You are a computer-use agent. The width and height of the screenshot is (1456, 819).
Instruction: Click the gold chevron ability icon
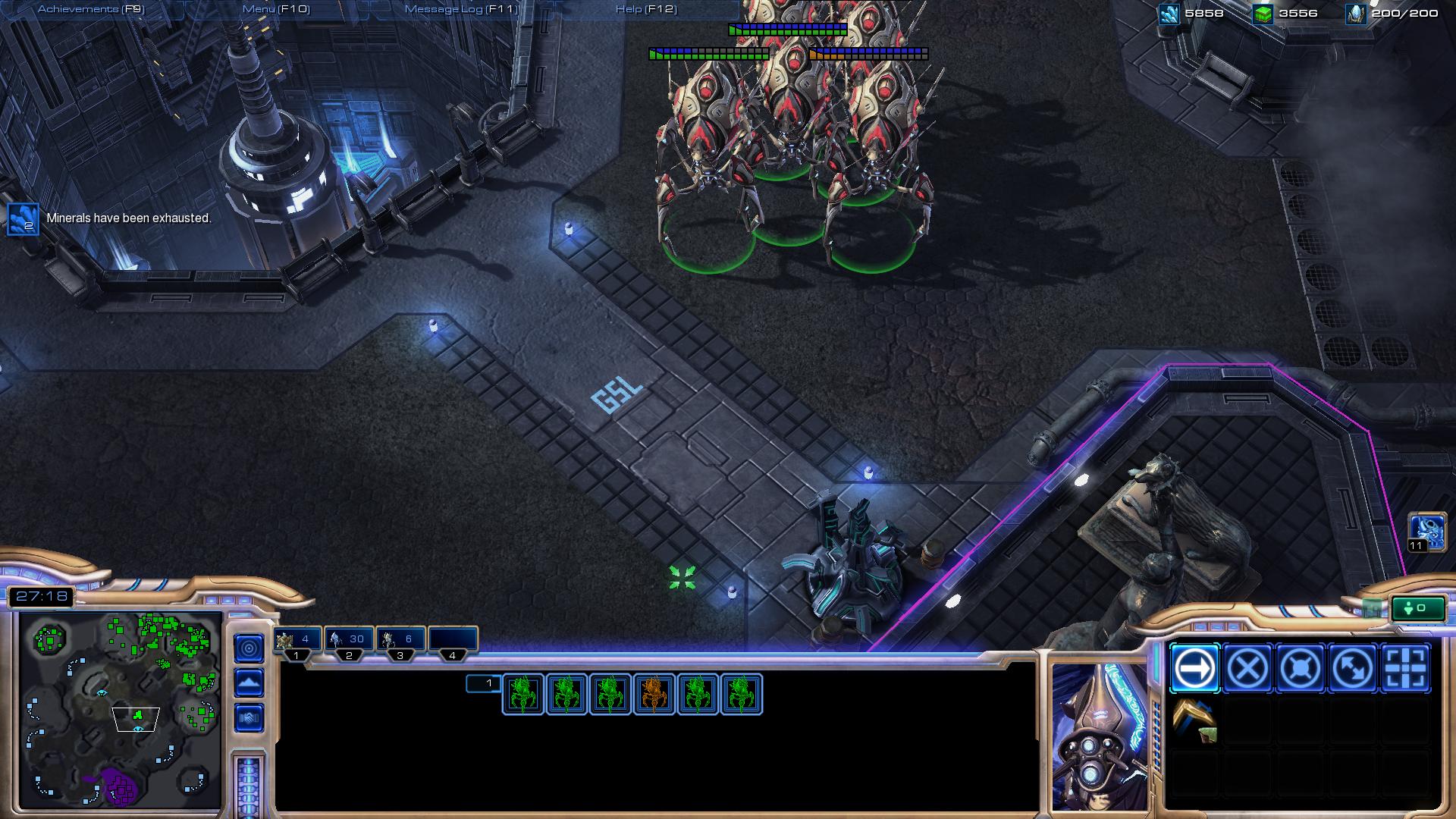click(x=1194, y=720)
